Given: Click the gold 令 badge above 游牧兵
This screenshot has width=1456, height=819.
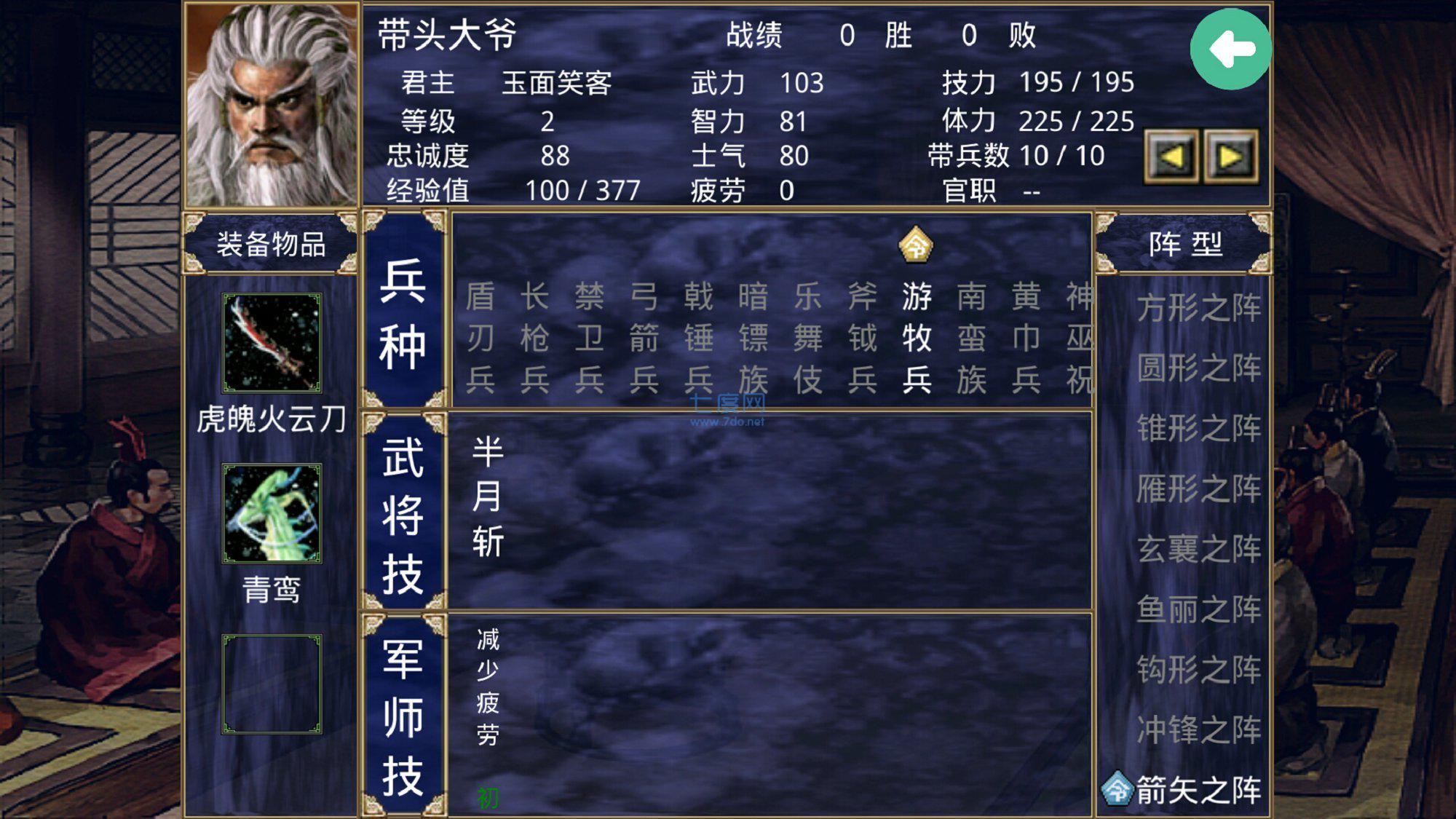Looking at the screenshot, I should click(917, 245).
